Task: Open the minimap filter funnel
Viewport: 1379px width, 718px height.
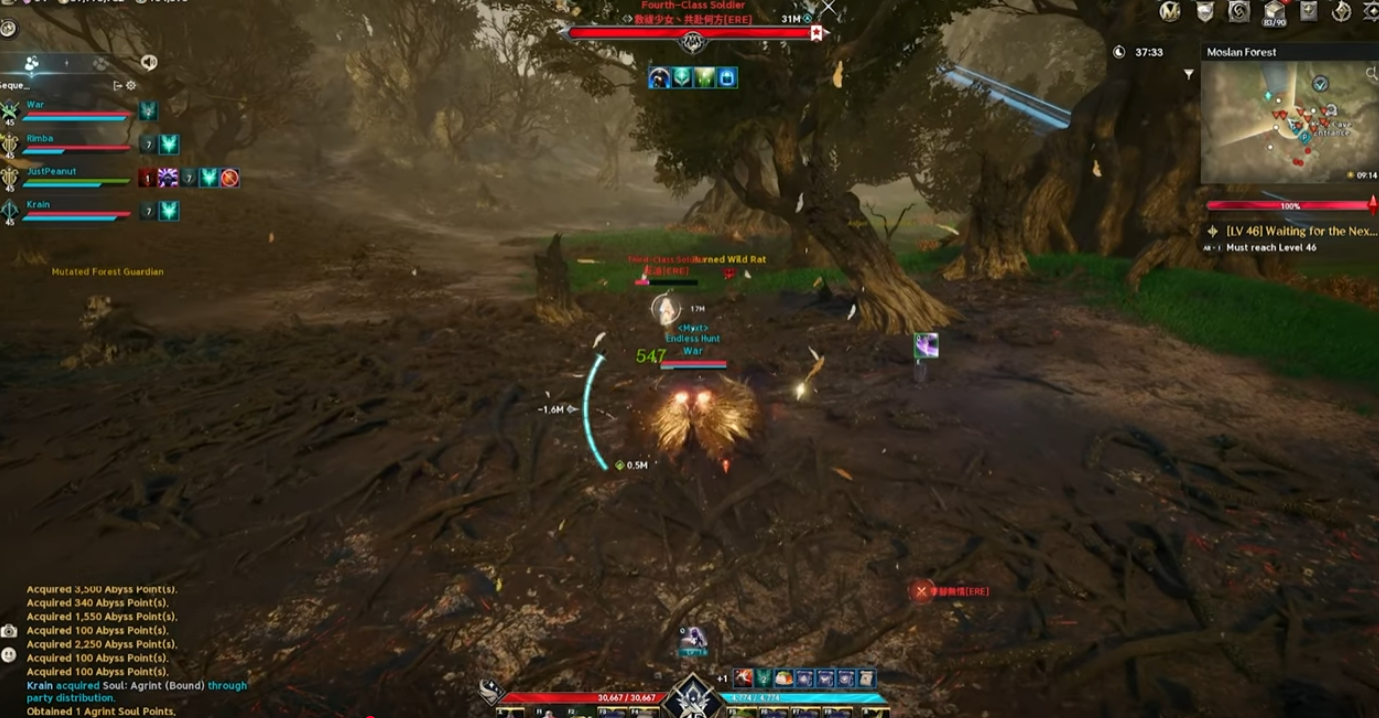Action: (1188, 74)
